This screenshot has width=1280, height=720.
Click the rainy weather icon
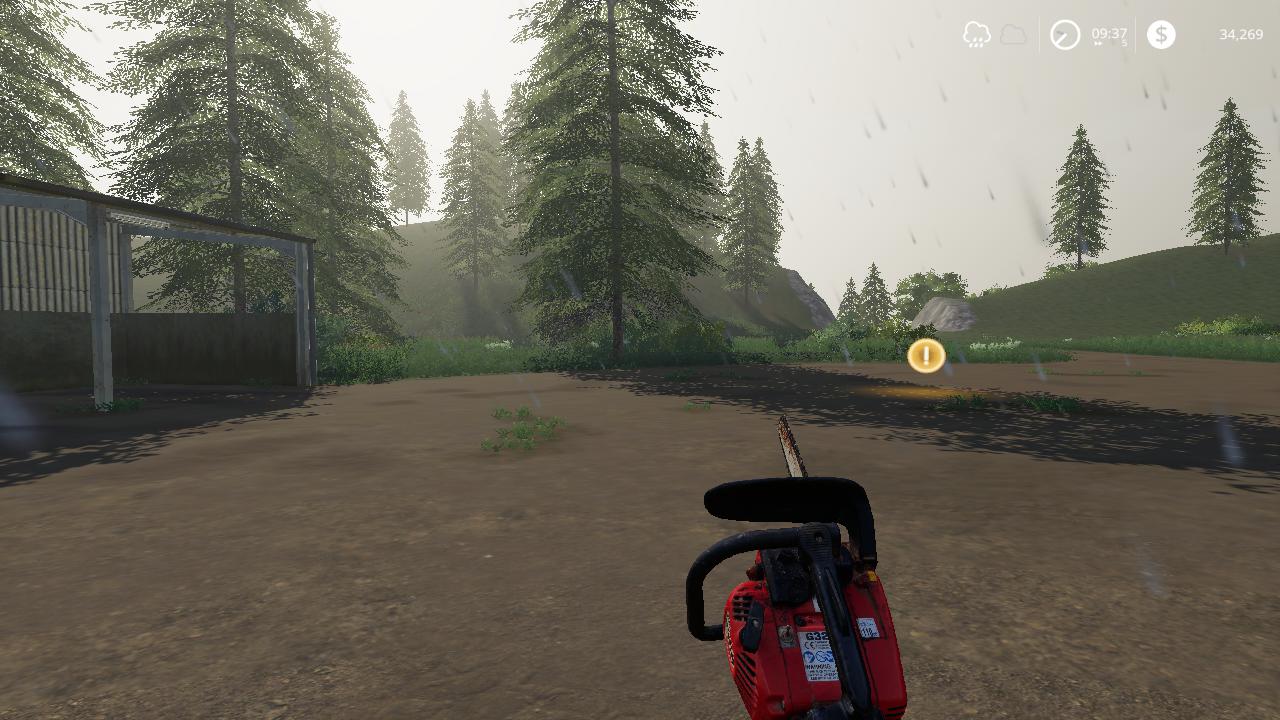[x=976, y=35]
